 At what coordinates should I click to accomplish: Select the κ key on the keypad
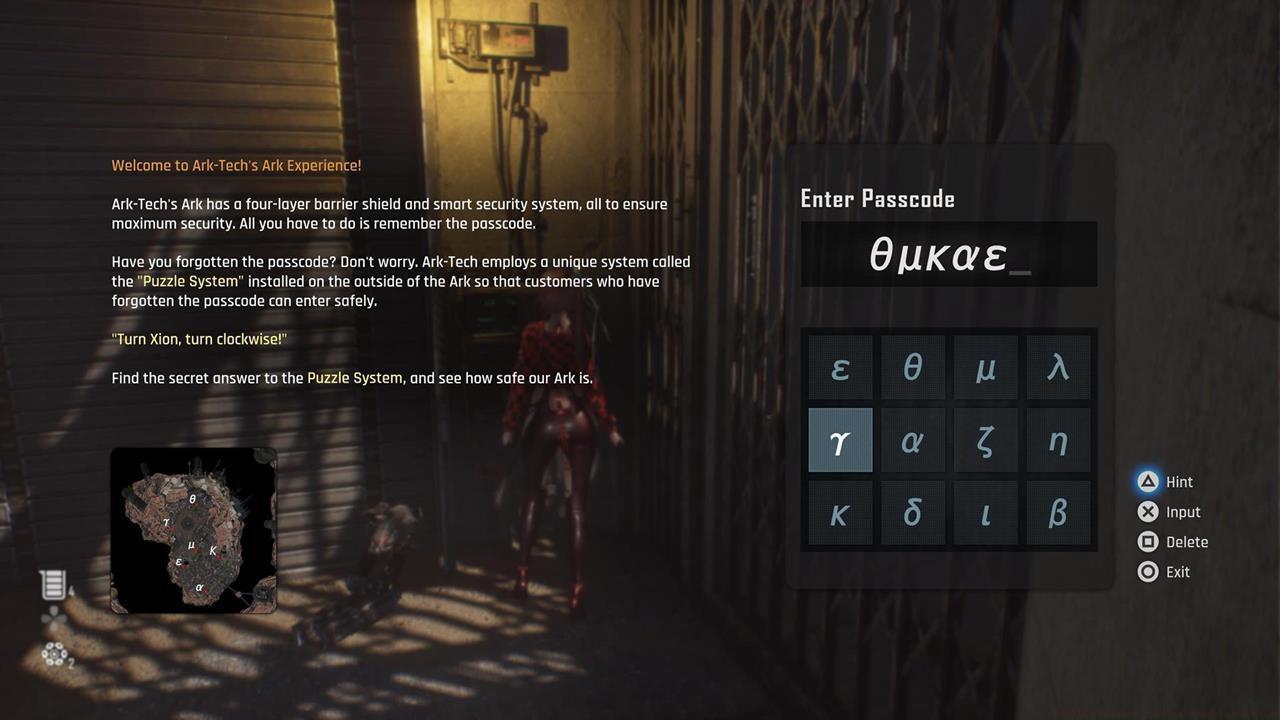[839, 512]
